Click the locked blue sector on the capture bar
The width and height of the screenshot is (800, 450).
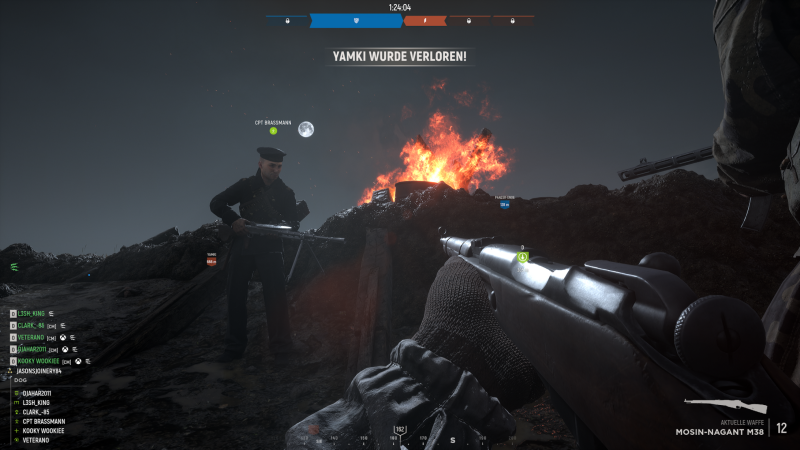(x=288, y=20)
